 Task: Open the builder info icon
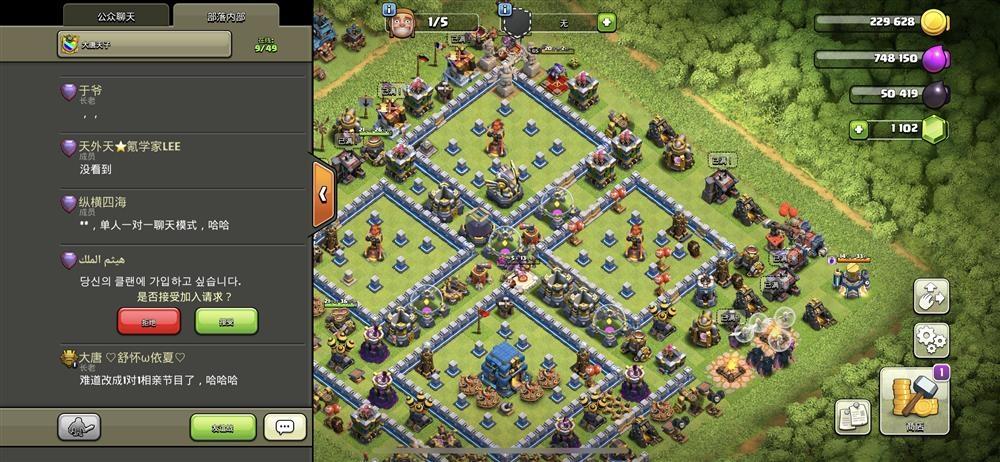point(391,7)
